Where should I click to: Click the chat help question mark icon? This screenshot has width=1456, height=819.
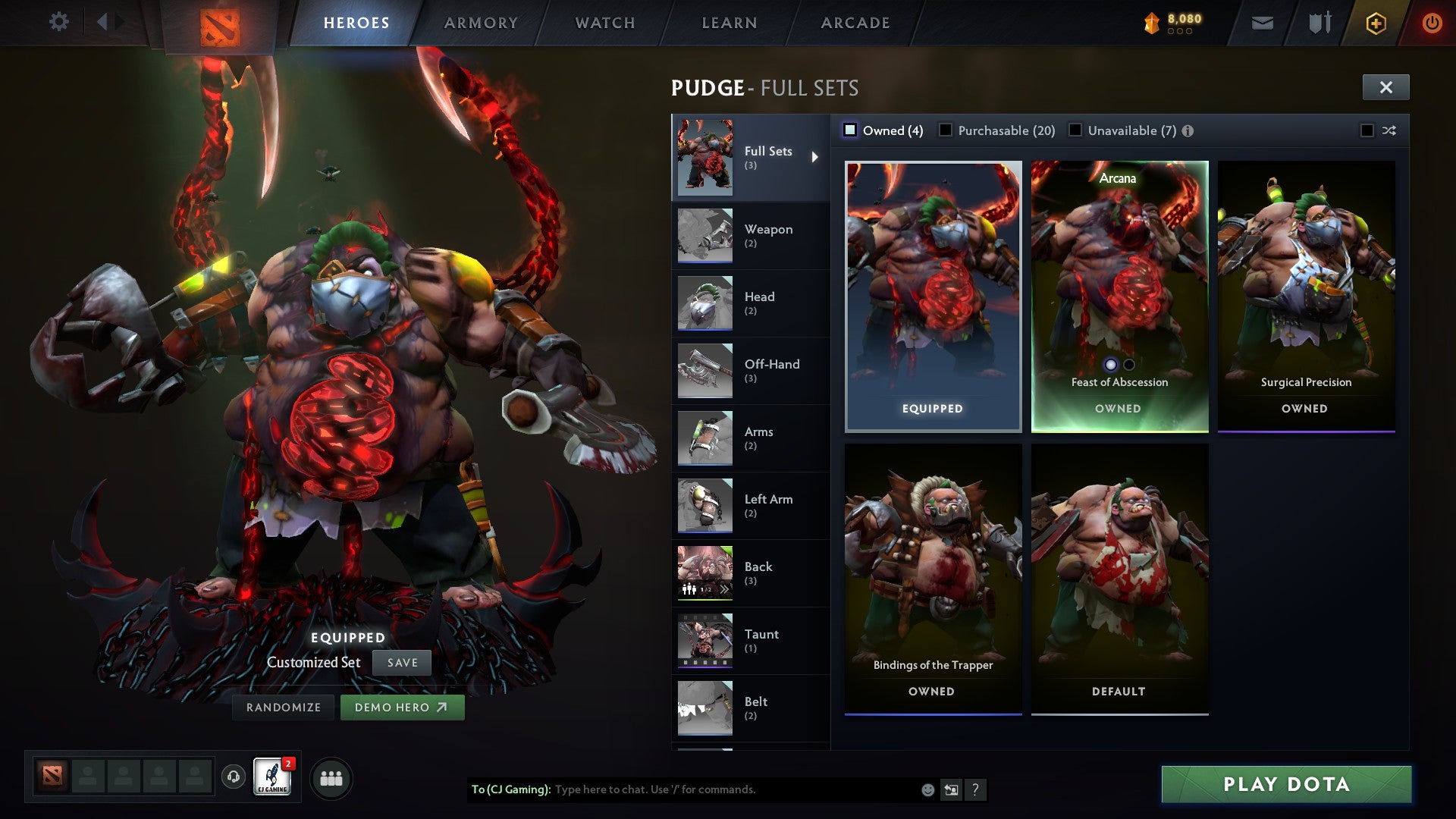click(x=975, y=790)
